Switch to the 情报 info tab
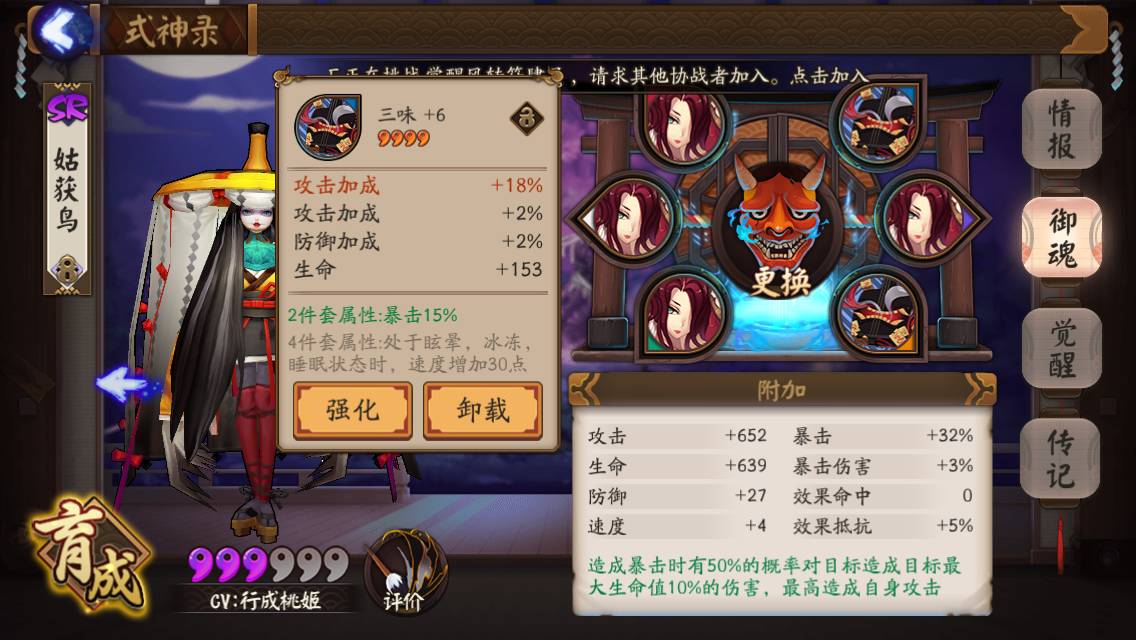 tap(1060, 129)
